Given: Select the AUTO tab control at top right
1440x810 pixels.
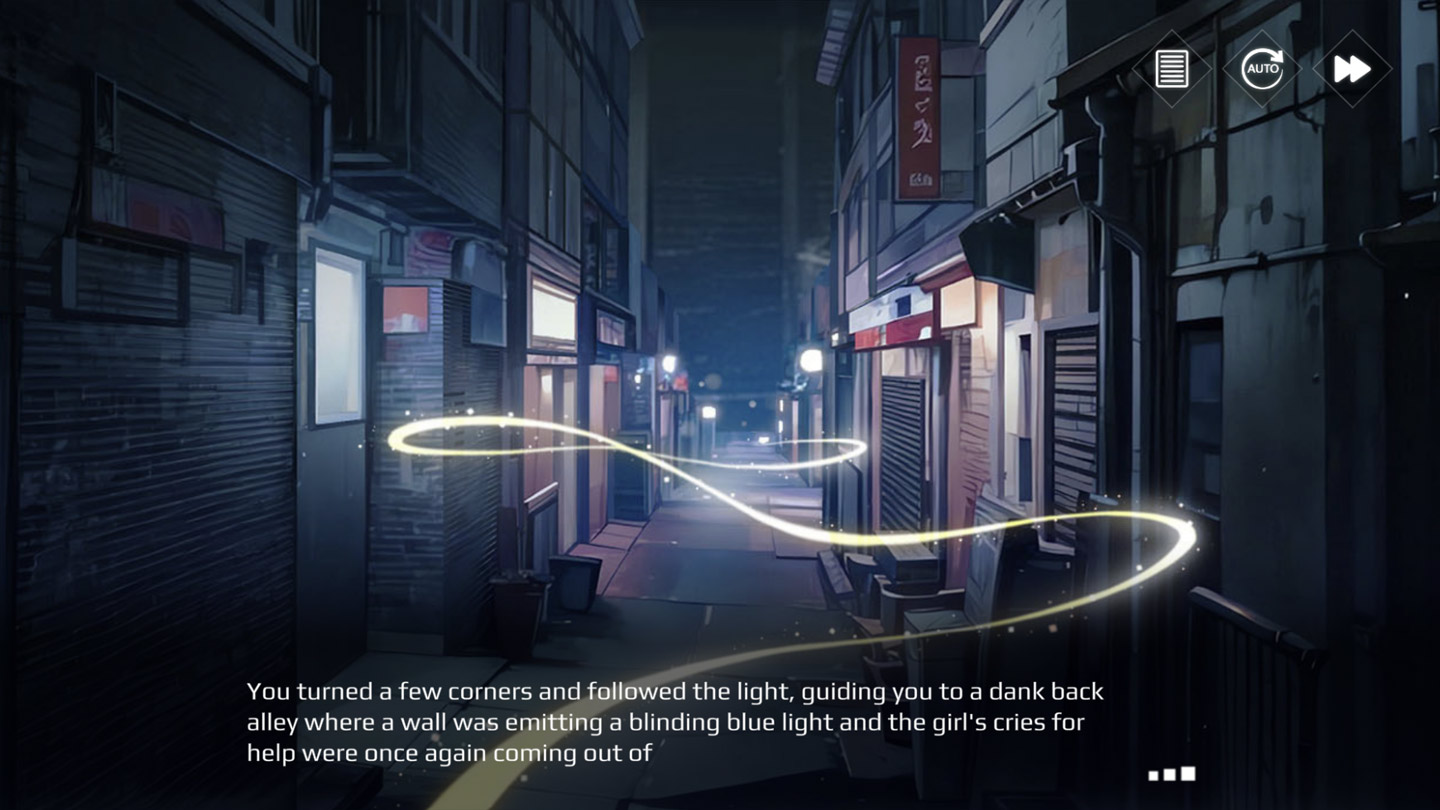Looking at the screenshot, I should (x=1261, y=68).
